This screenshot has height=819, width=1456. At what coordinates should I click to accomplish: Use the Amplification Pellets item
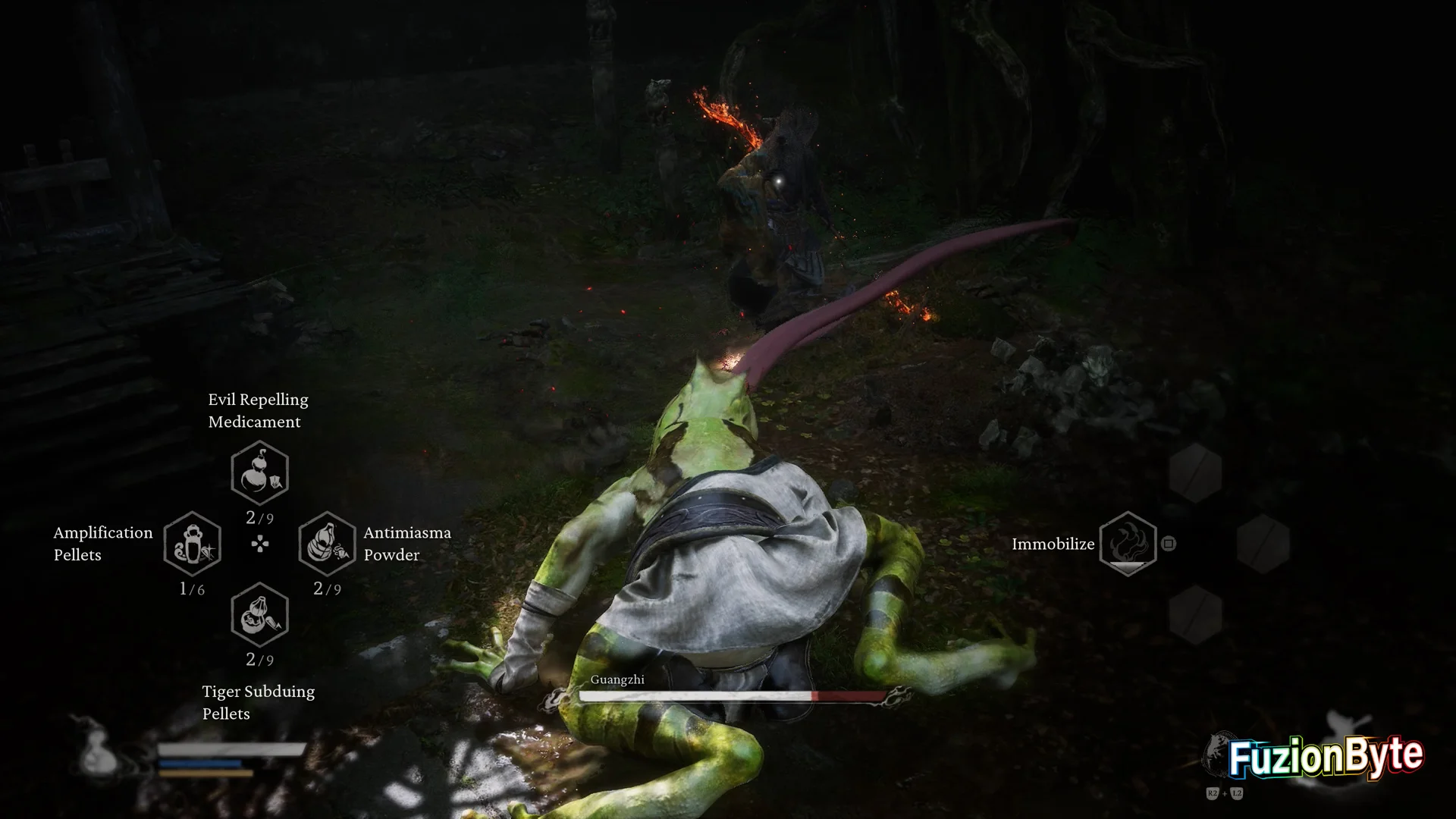click(x=193, y=544)
